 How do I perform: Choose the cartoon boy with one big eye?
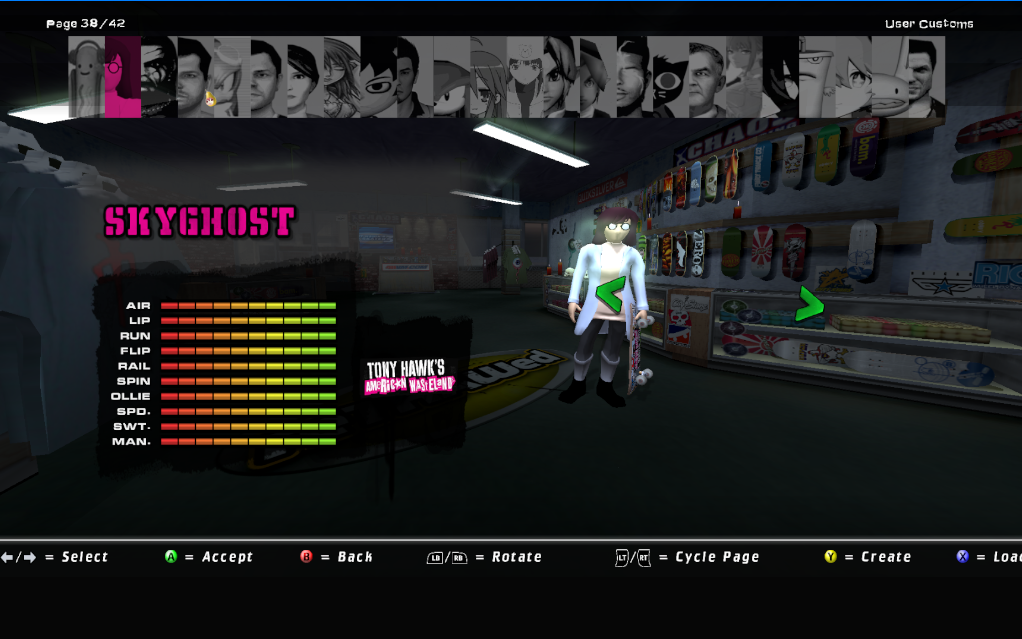(x=378, y=77)
